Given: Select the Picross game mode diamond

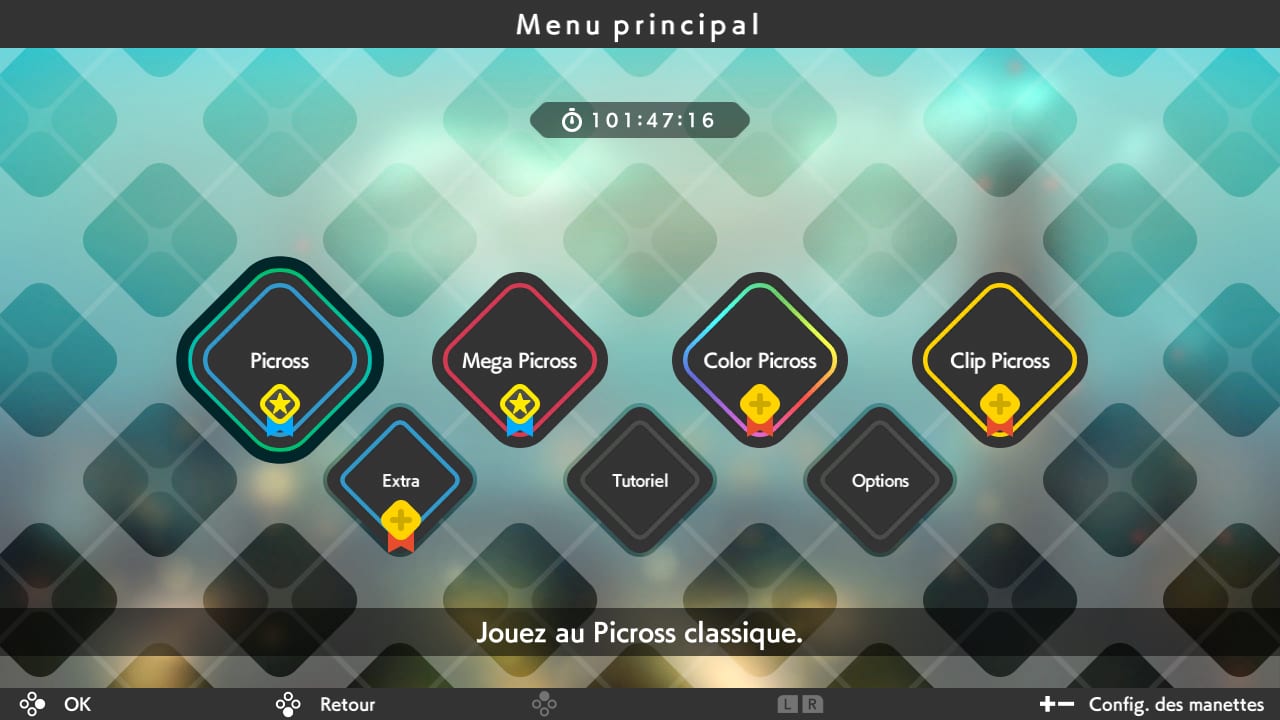Looking at the screenshot, I should [279, 361].
